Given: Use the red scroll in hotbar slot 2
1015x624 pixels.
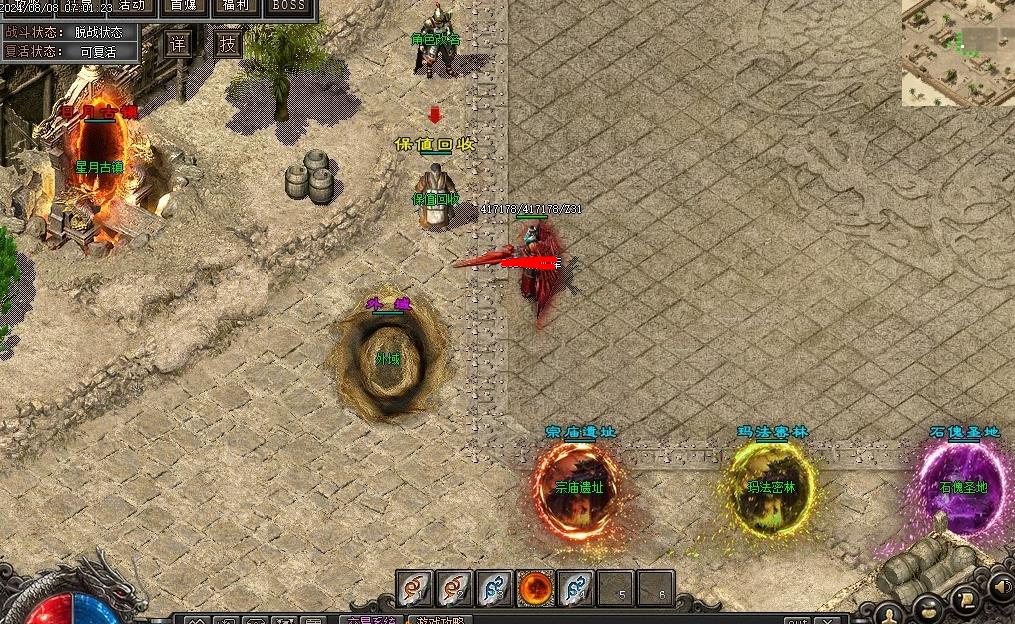Looking at the screenshot, I should (455, 589).
